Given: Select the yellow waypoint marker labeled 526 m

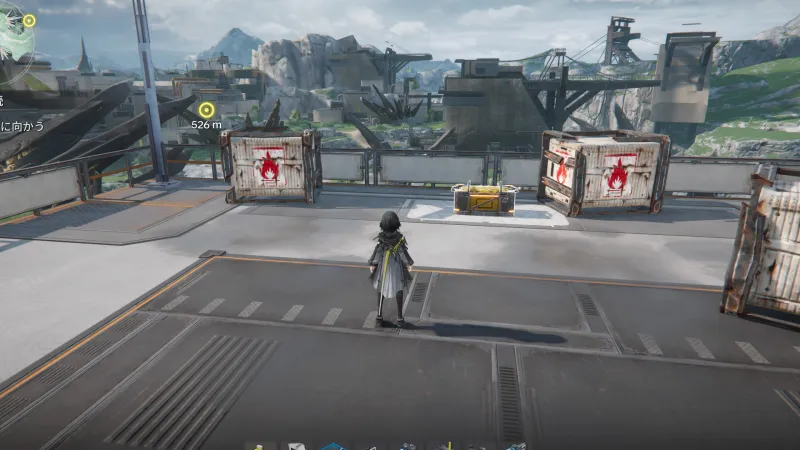Looking at the screenshot, I should (x=207, y=109).
